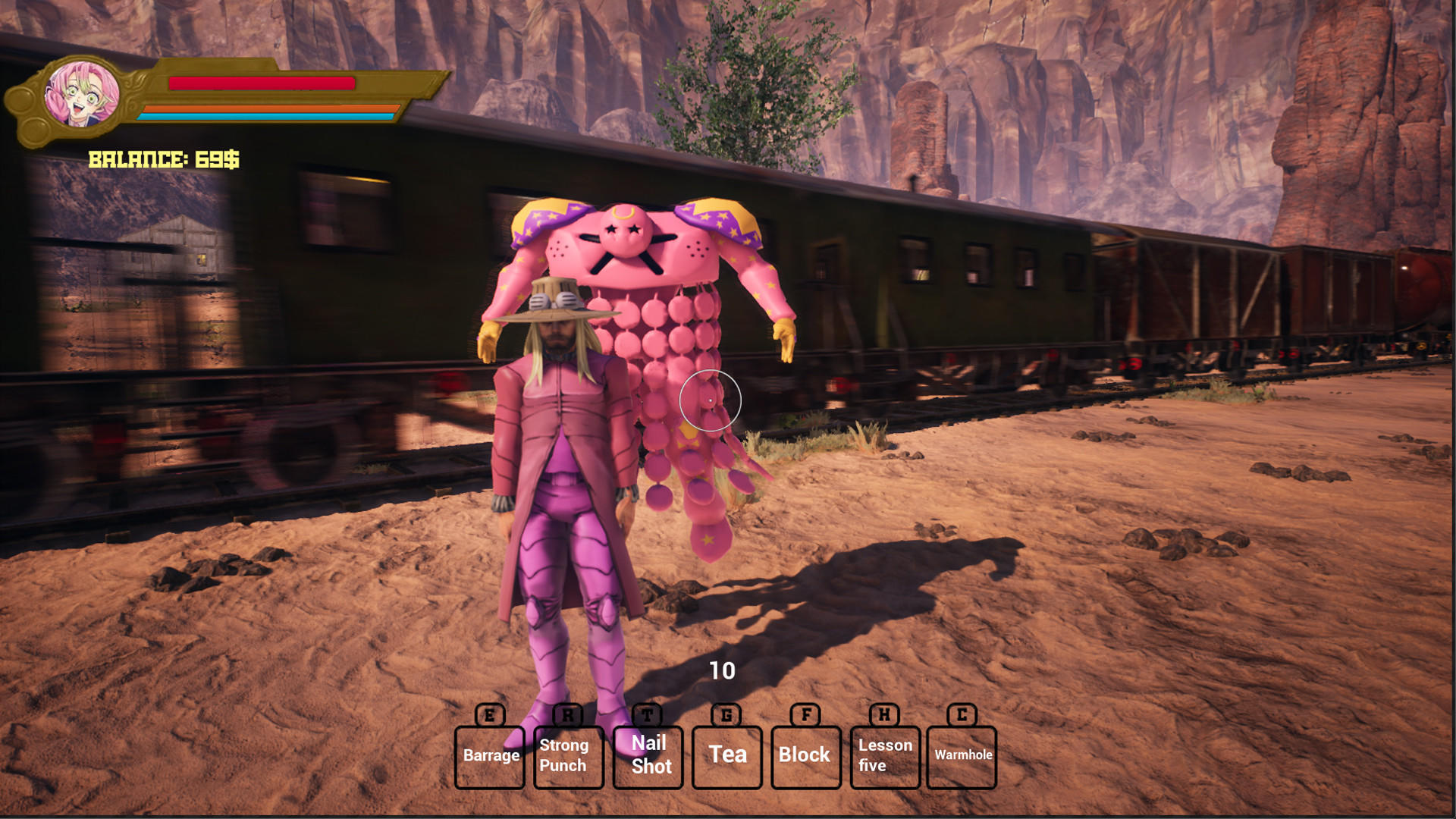The height and width of the screenshot is (819, 1456).
Task: Select the Block ability slot
Action: point(805,755)
